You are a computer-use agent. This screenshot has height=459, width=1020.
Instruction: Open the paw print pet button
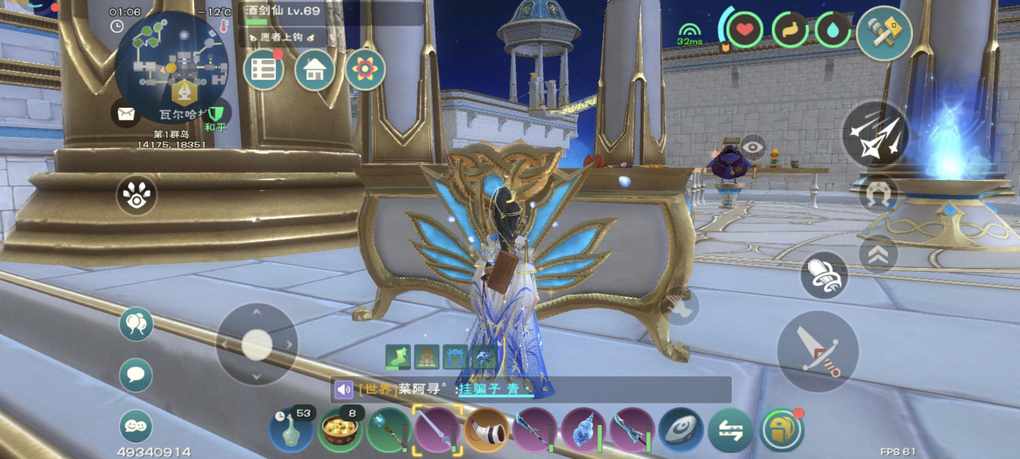pyautogui.click(x=136, y=196)
